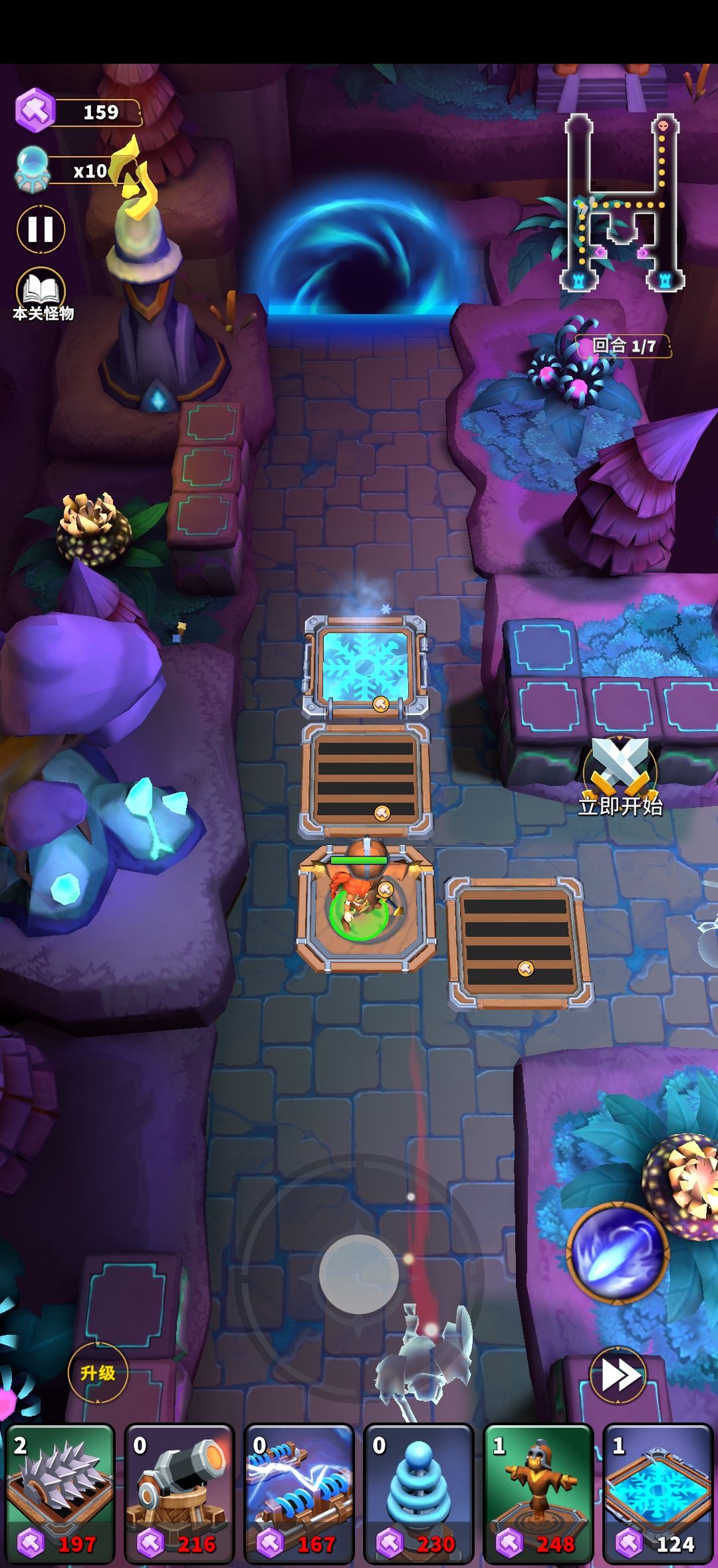The height and width of the screenshot is (1568, 718).
Task: Pause the game
Action: (x=41, y=229)
